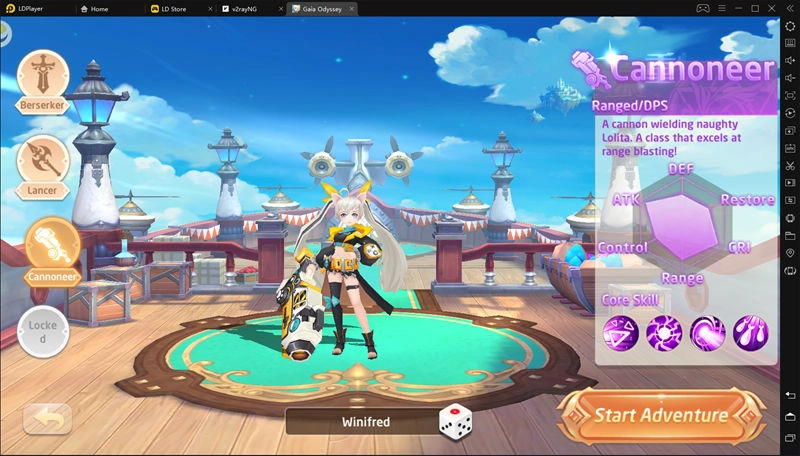Image resolution: width=800 pixels, height=456 pixels.
Task: Start Adventure with this character
Action: pos(660,415)
